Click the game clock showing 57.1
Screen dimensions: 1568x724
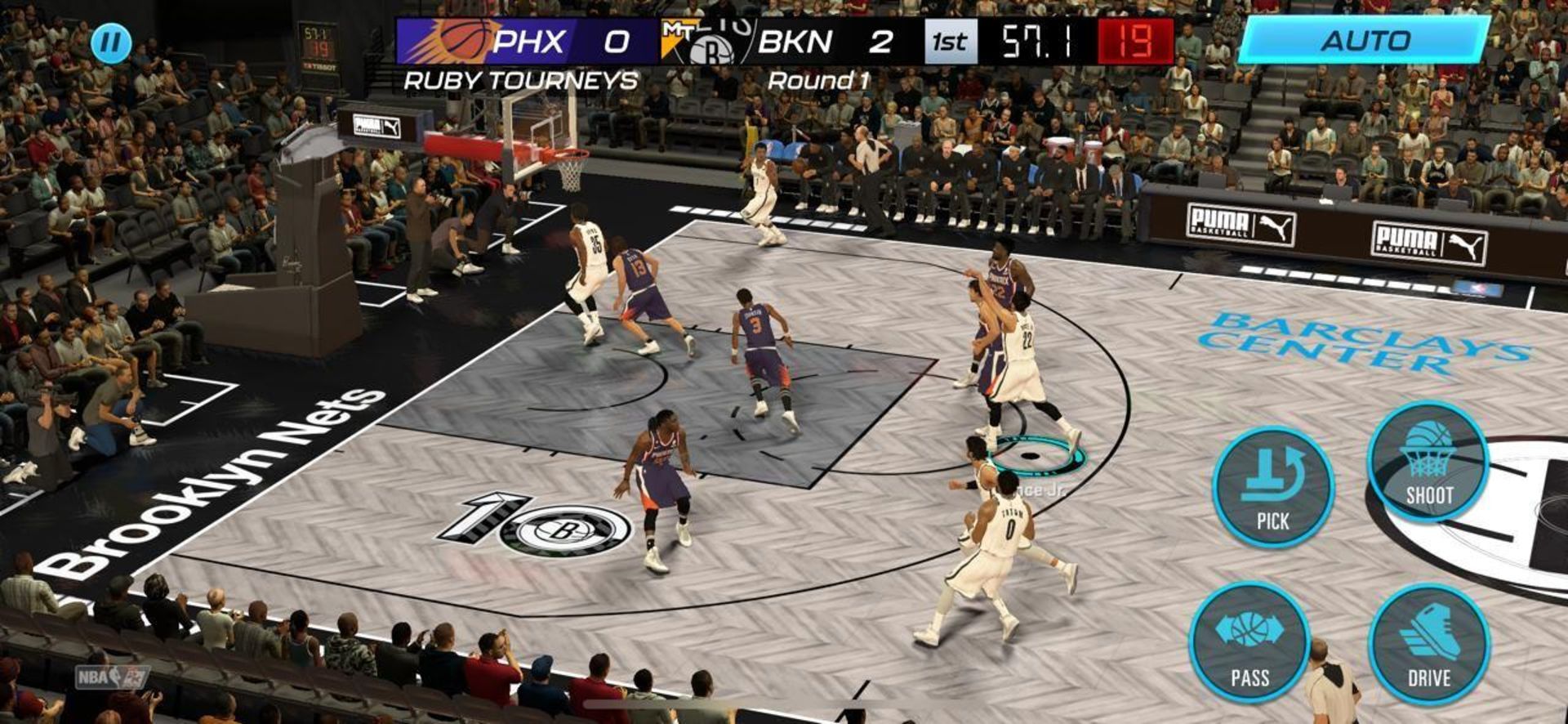[1038, 38]
